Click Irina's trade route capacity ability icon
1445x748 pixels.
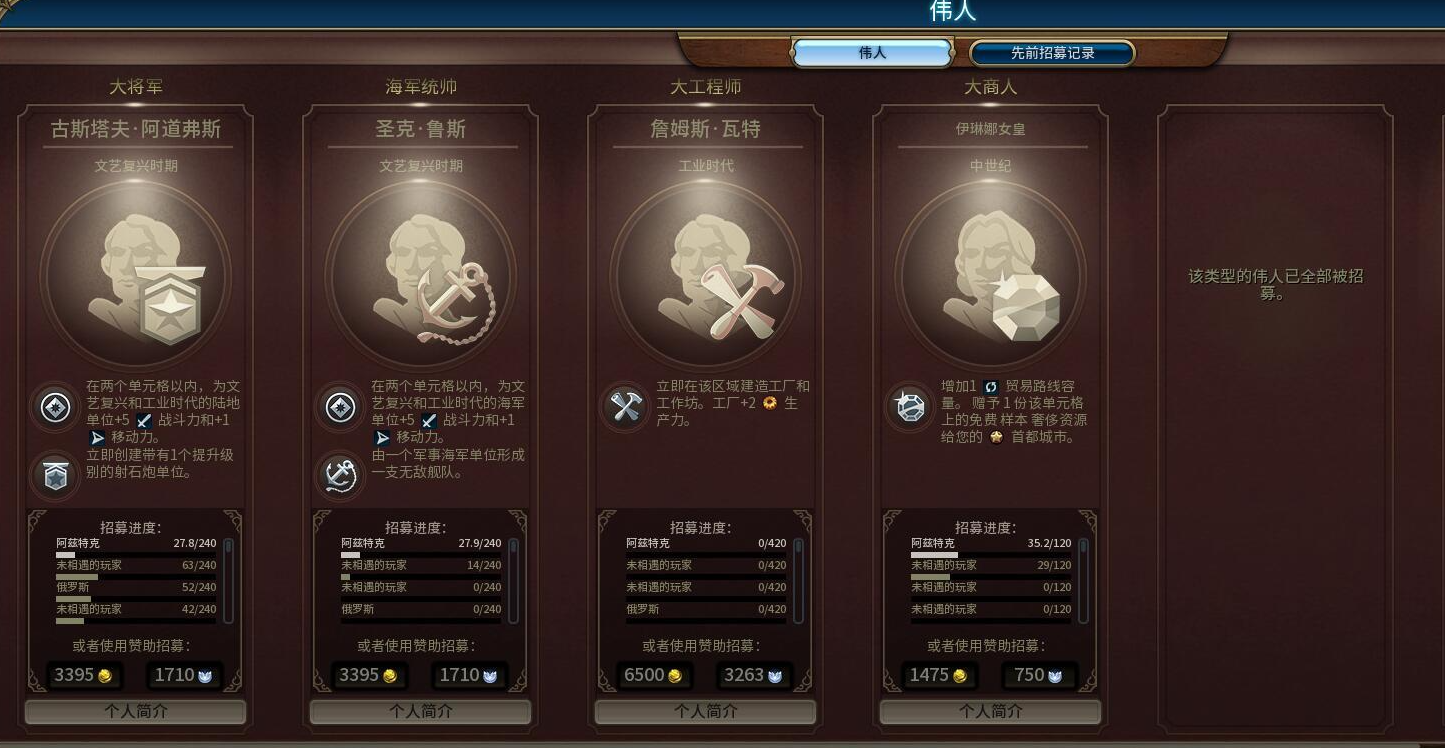(x=909, y=407)
